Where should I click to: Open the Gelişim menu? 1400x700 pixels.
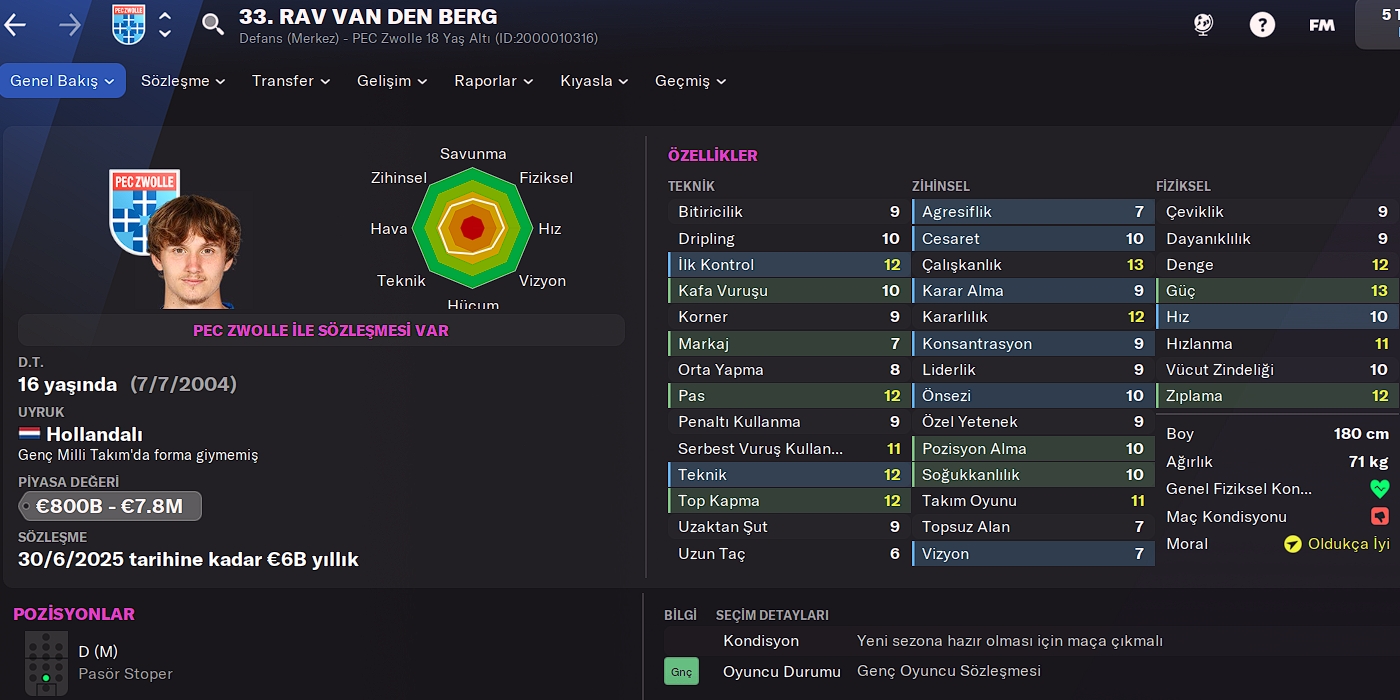[392, 81]
